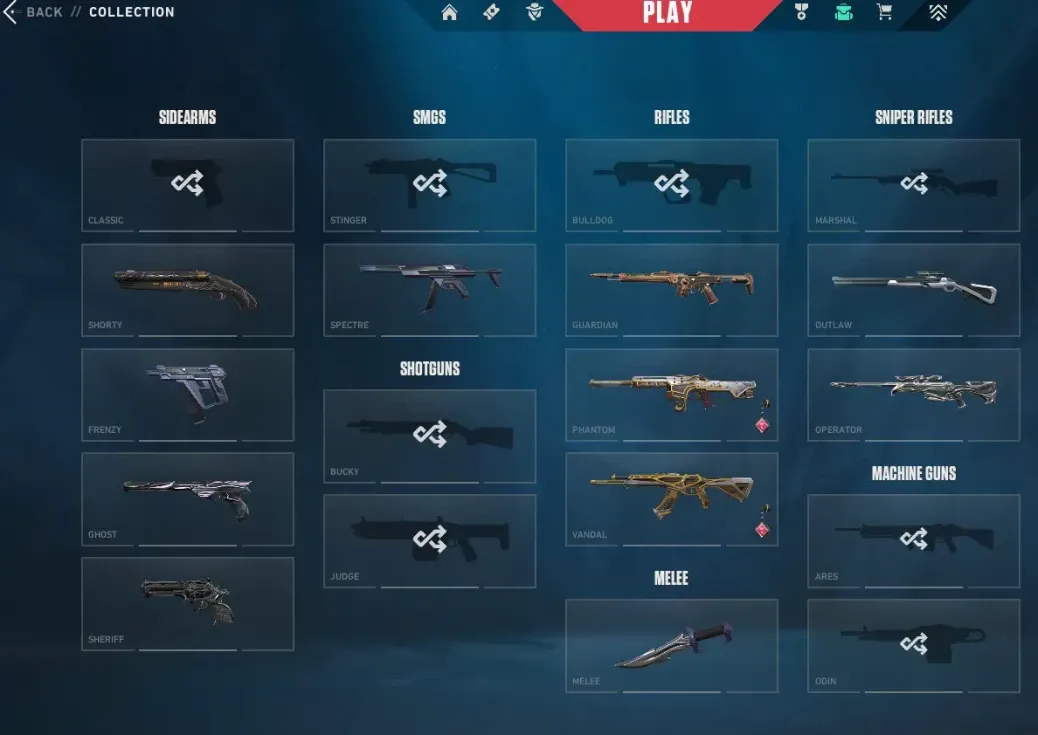Open the home icon in top bar
The width and height of the screenshot is (1038, 735).
(450, 12)
